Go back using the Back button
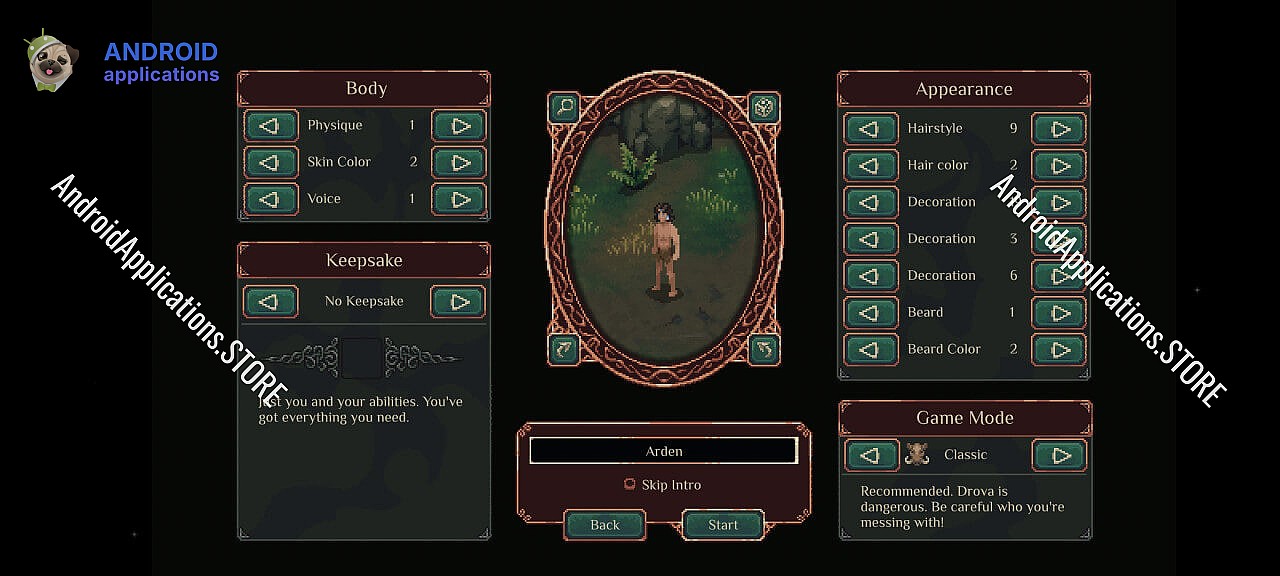 [605, 525]
